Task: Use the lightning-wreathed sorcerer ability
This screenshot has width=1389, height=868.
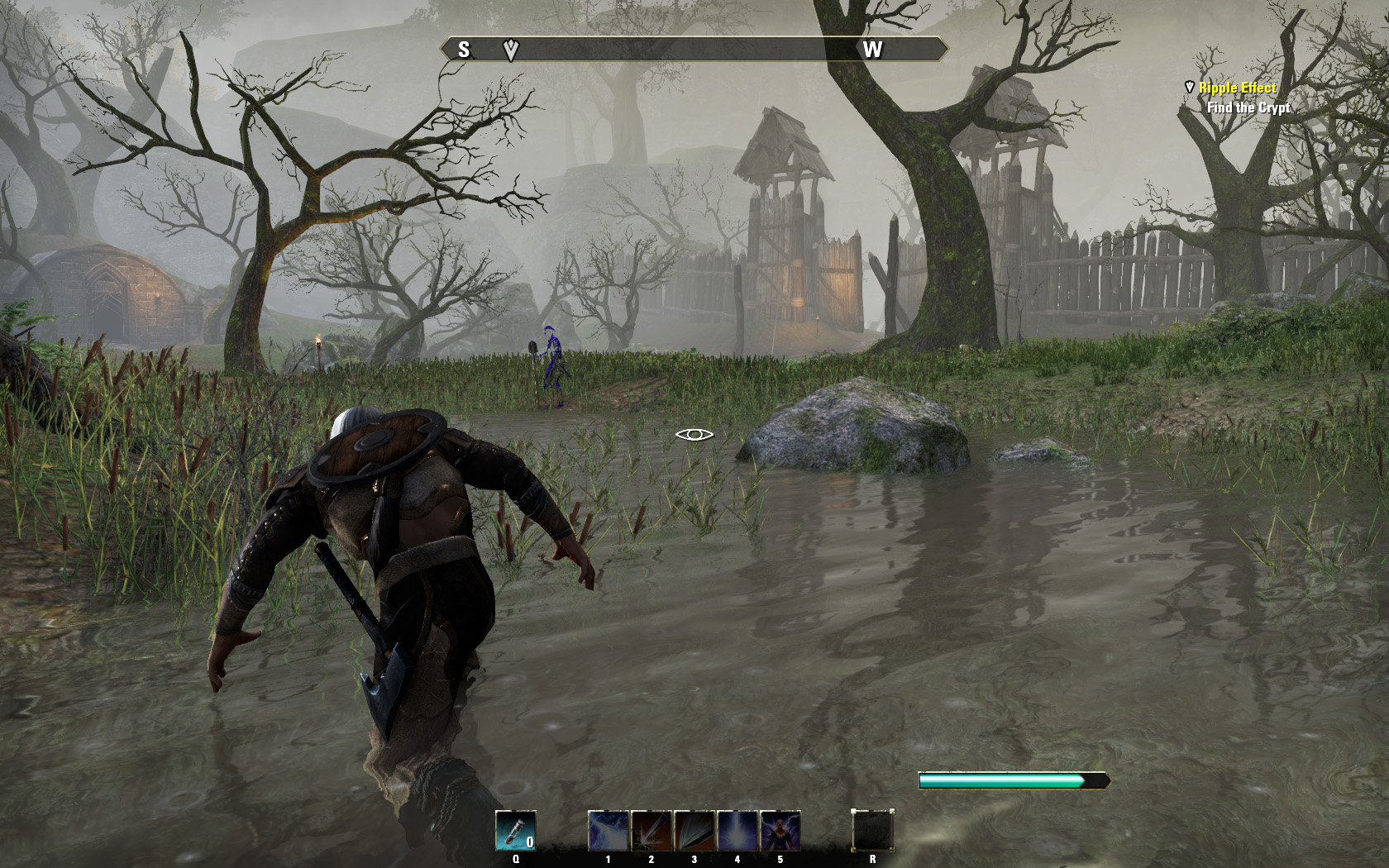Action: pyautogui.click(x=780, y=831)
